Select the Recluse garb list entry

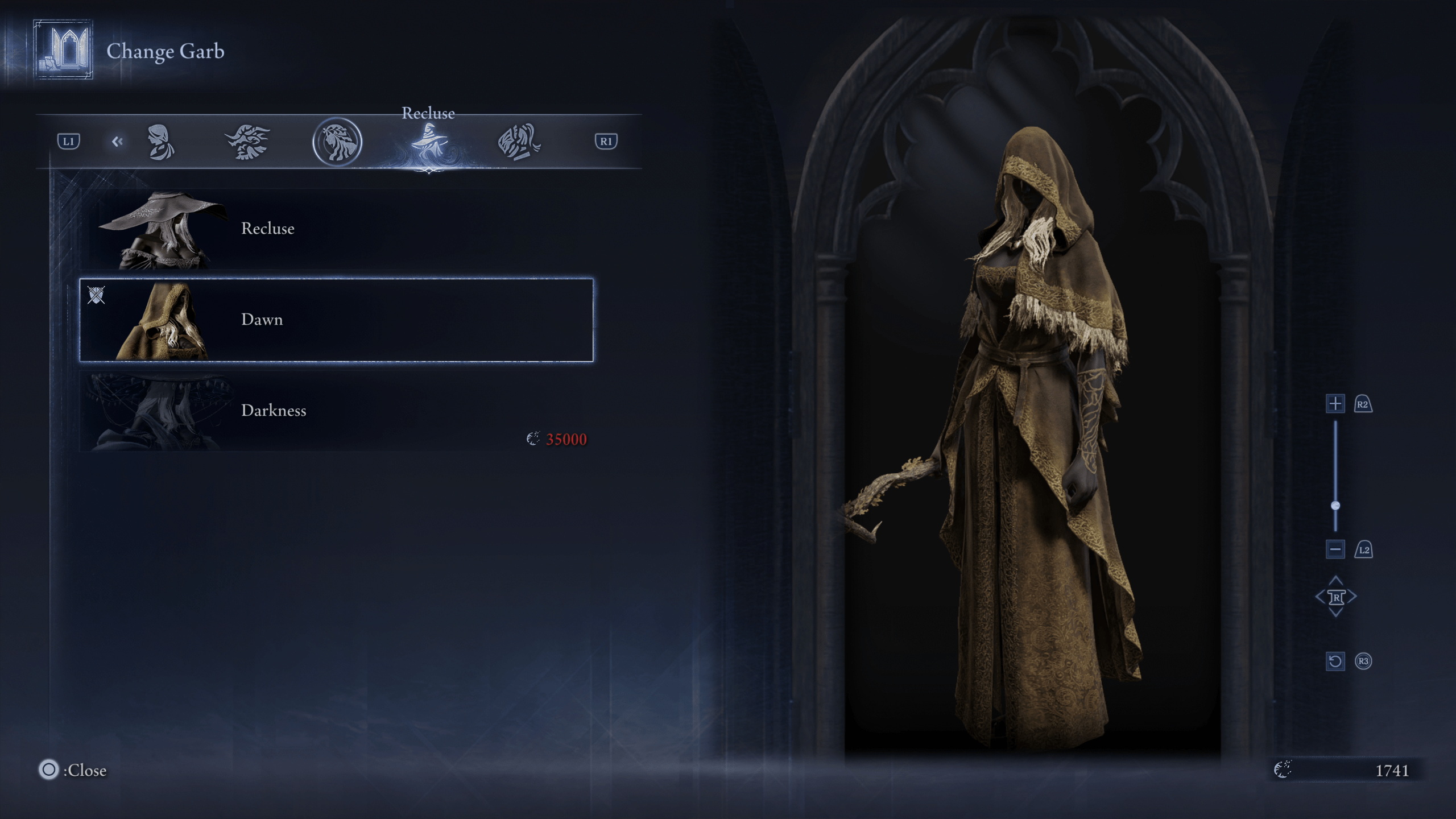(268, 229)
